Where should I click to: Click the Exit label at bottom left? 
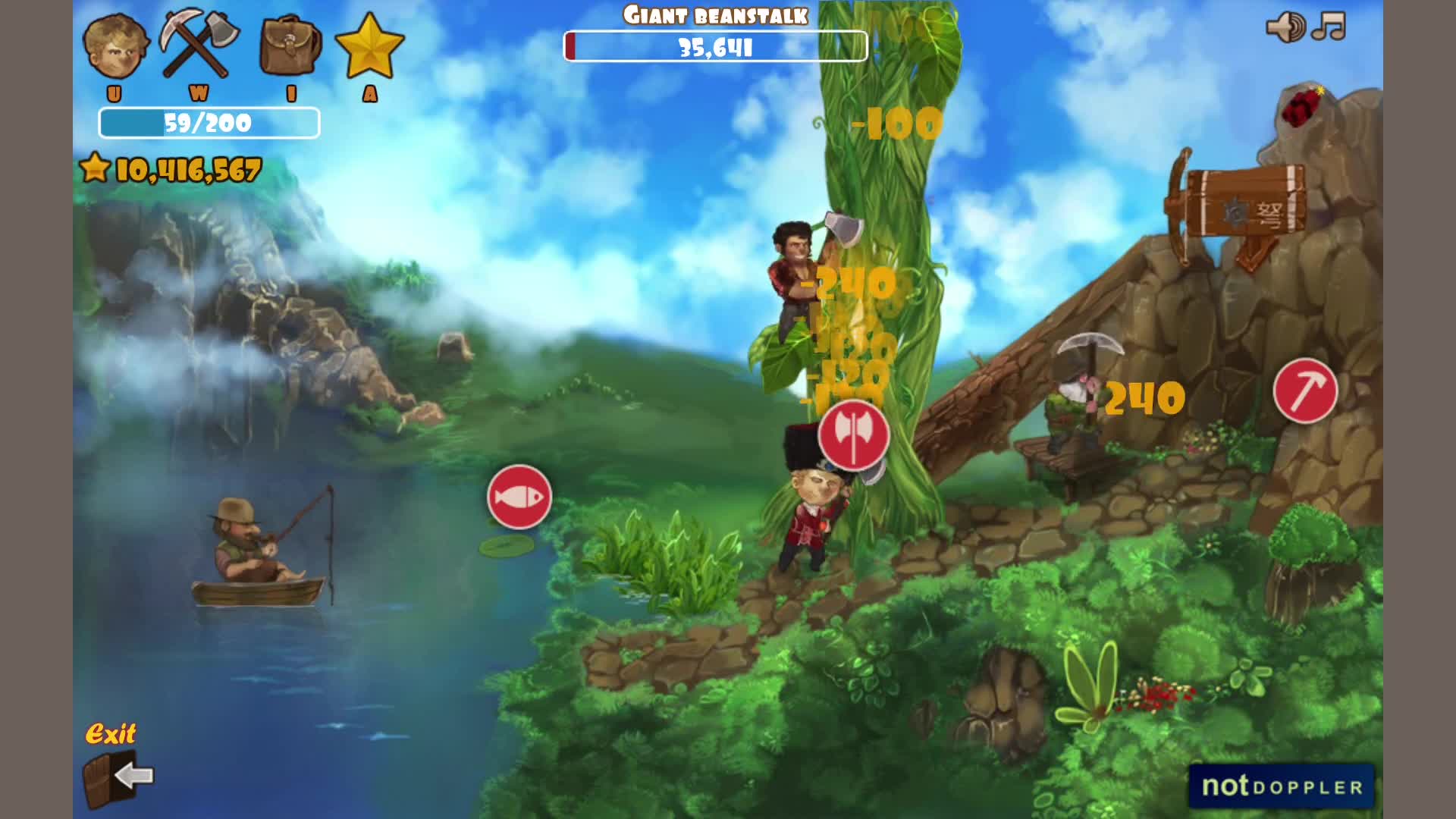tap(111, 733)
